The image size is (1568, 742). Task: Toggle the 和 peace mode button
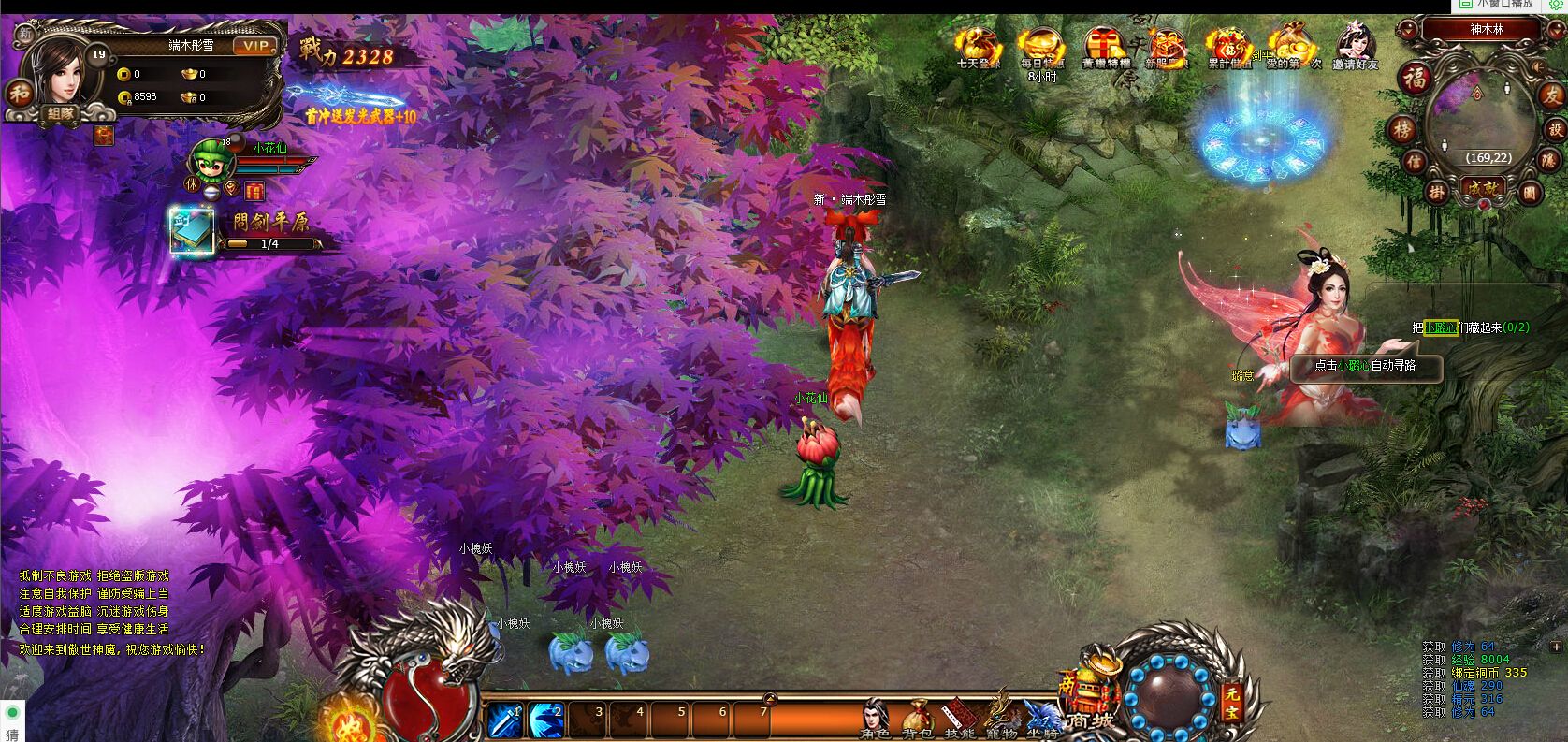point(20,93)
